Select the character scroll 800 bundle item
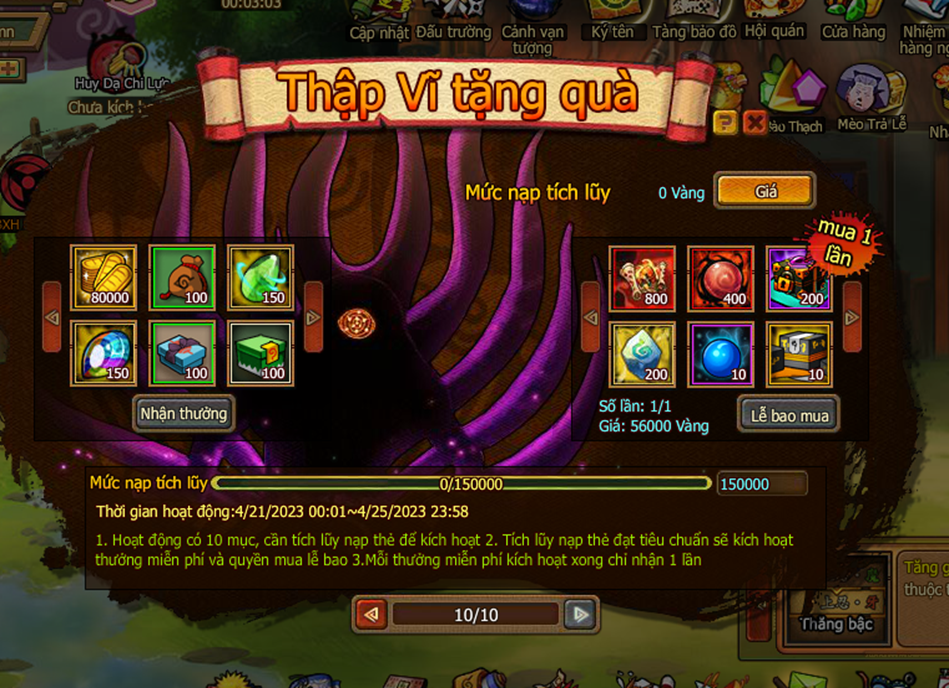This screenshot has width=949, height=688. coord(642,278)
